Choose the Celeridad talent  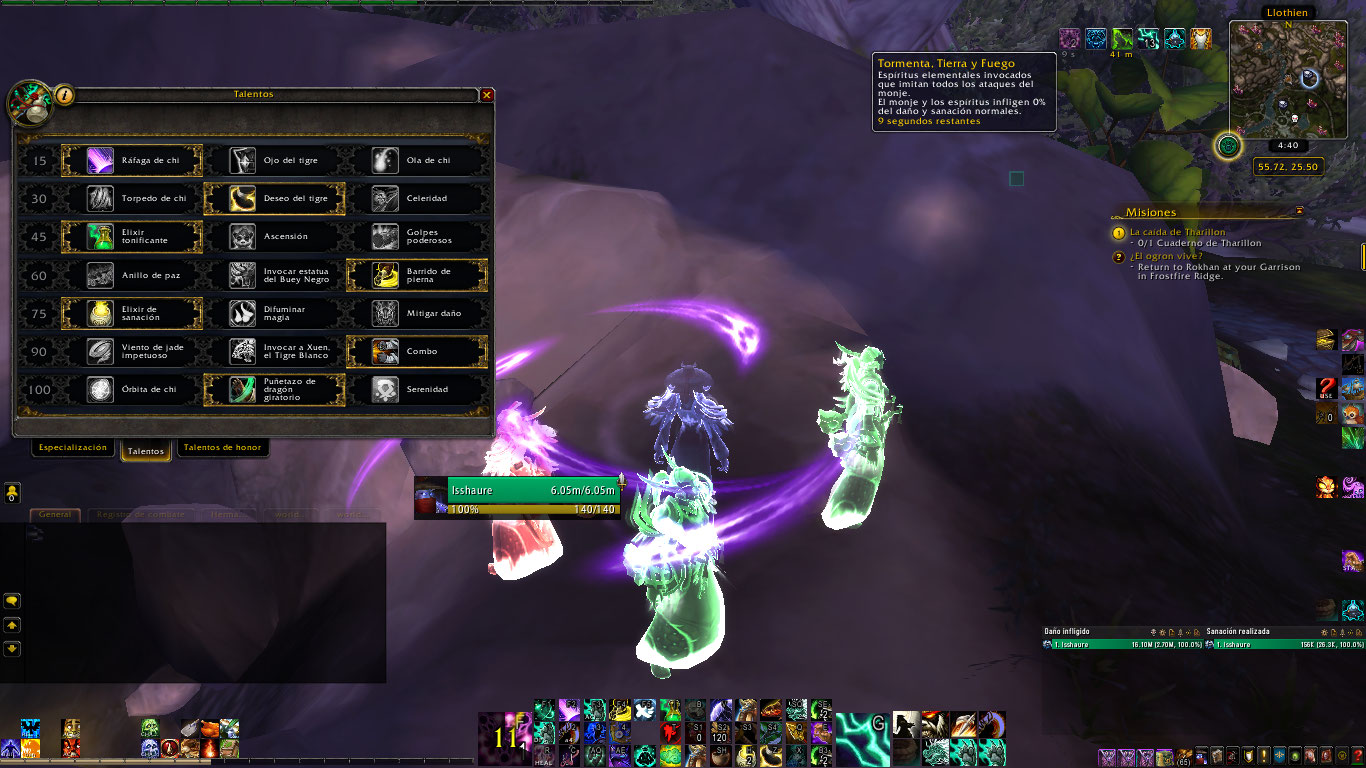point(416,198)
